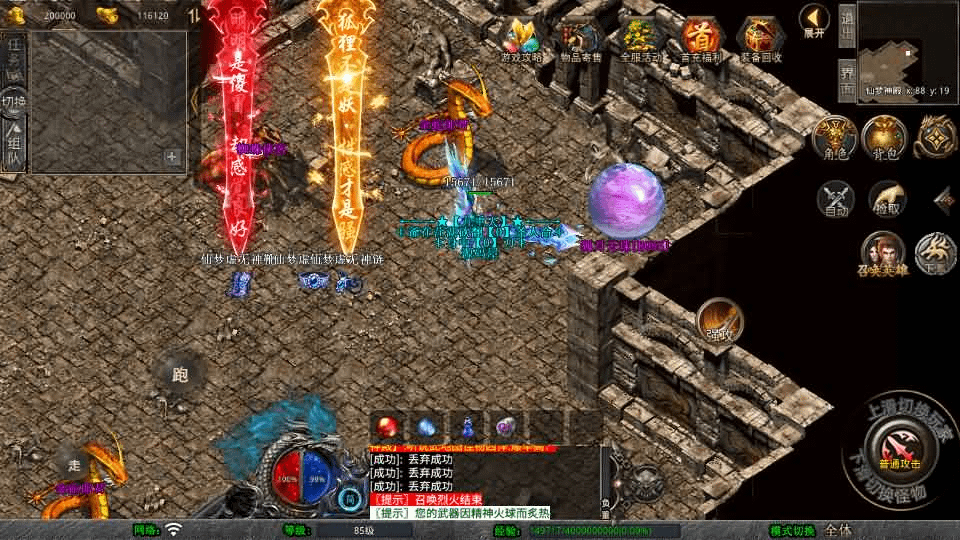The width and height of the screenshot is (960, 540).
Task: Click the 展开 expand arrow button
Action: [814, 20]
